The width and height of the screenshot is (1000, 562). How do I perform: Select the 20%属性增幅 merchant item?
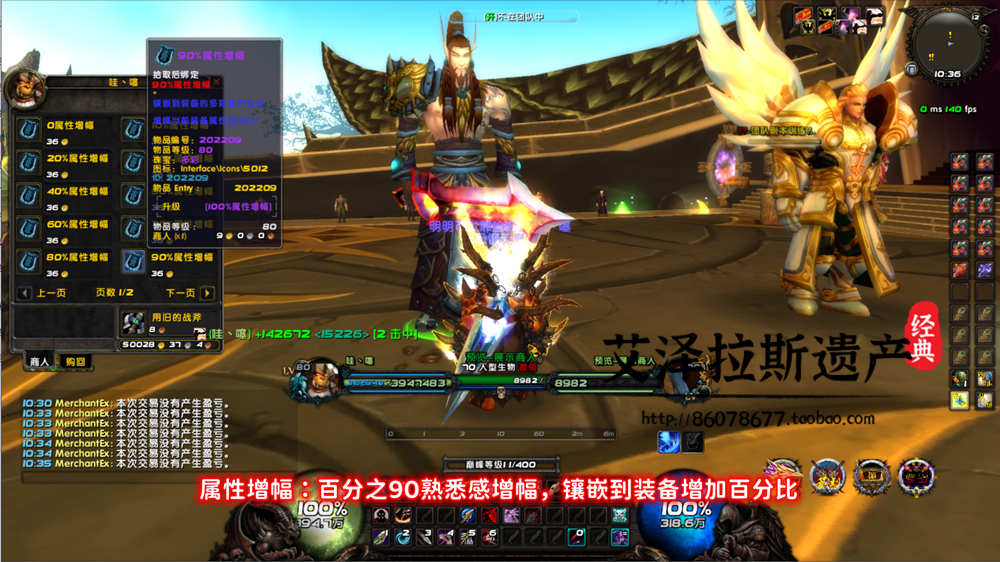tap(30, 164)
